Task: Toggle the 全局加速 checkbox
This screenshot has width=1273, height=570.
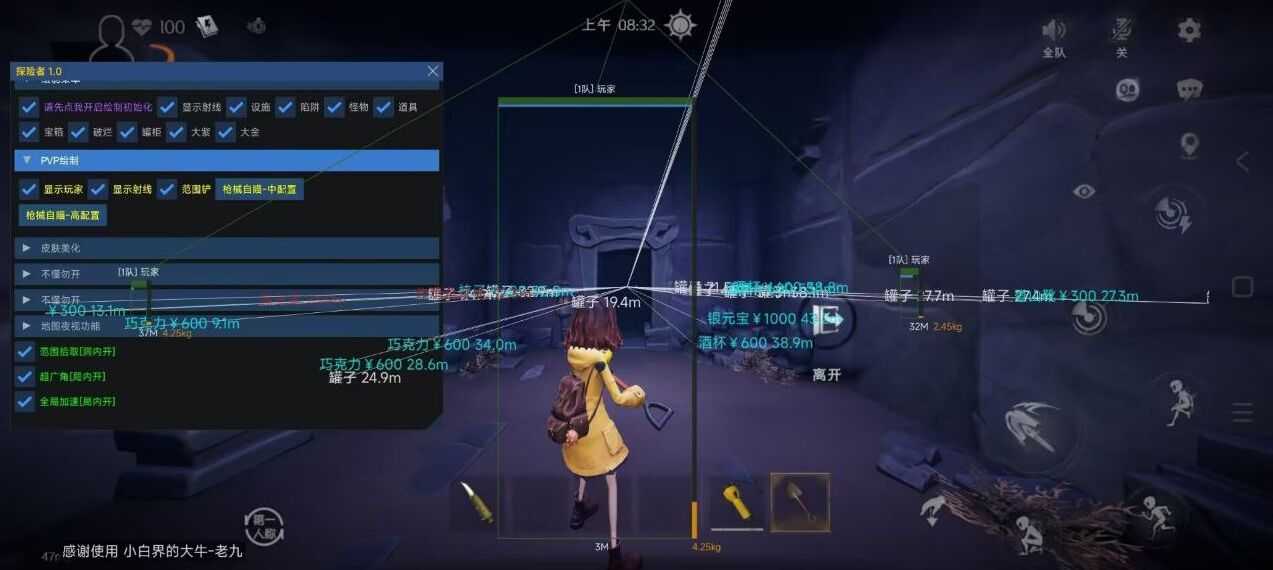Action: point(26,402)
